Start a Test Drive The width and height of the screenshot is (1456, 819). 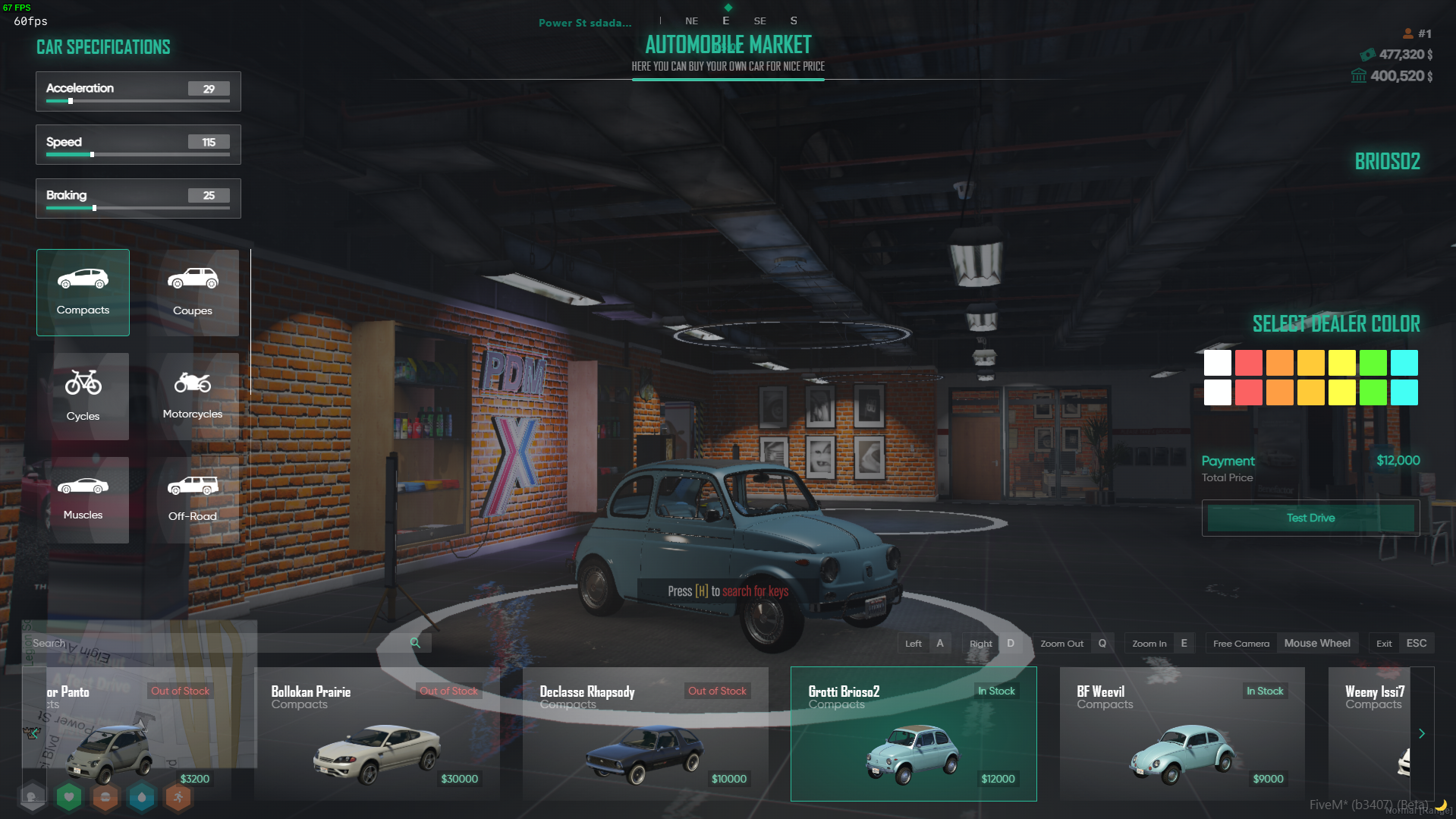[1310, 518]
